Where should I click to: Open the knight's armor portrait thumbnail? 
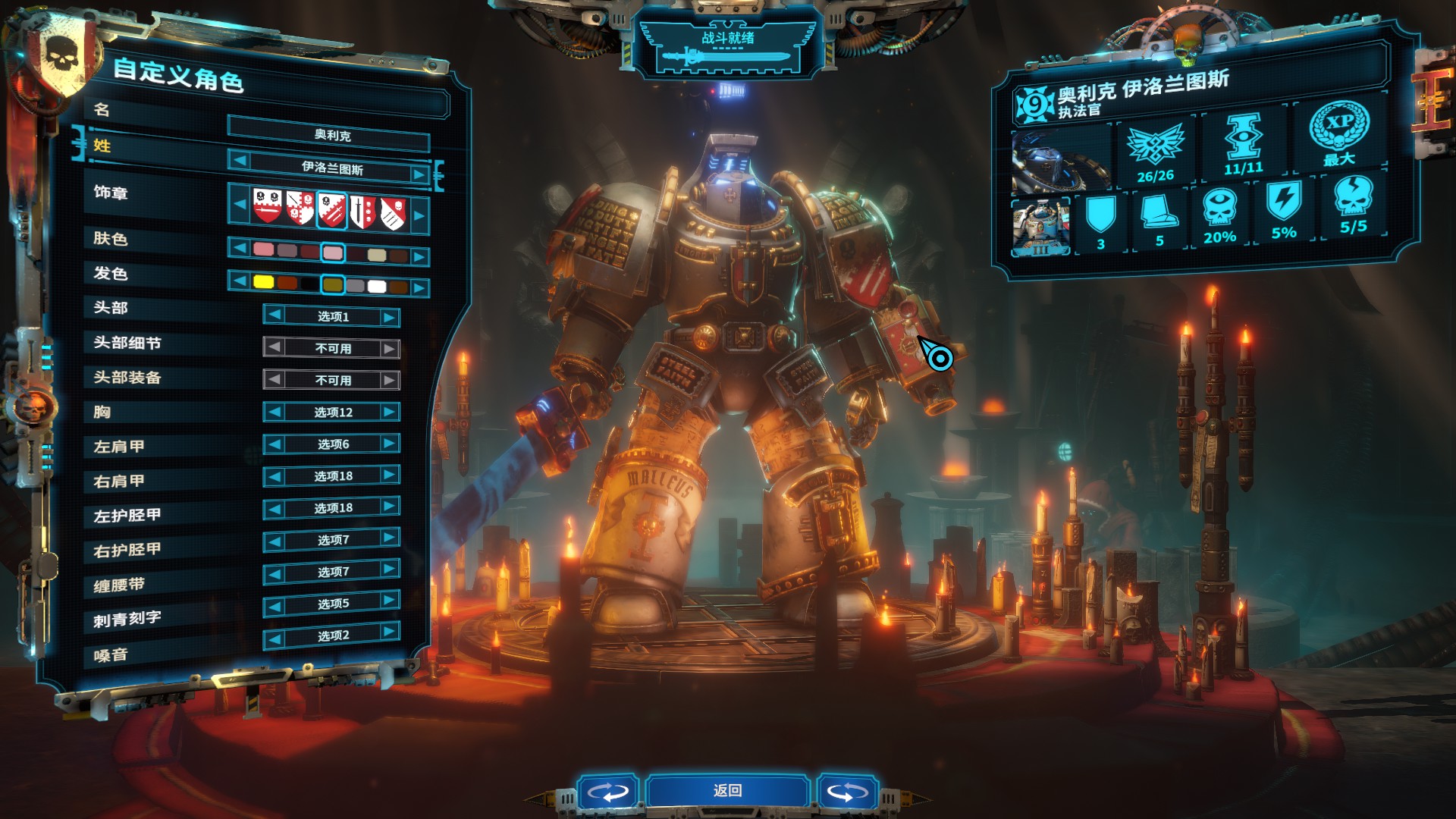pyautogui.click(x=1040, y=226)
